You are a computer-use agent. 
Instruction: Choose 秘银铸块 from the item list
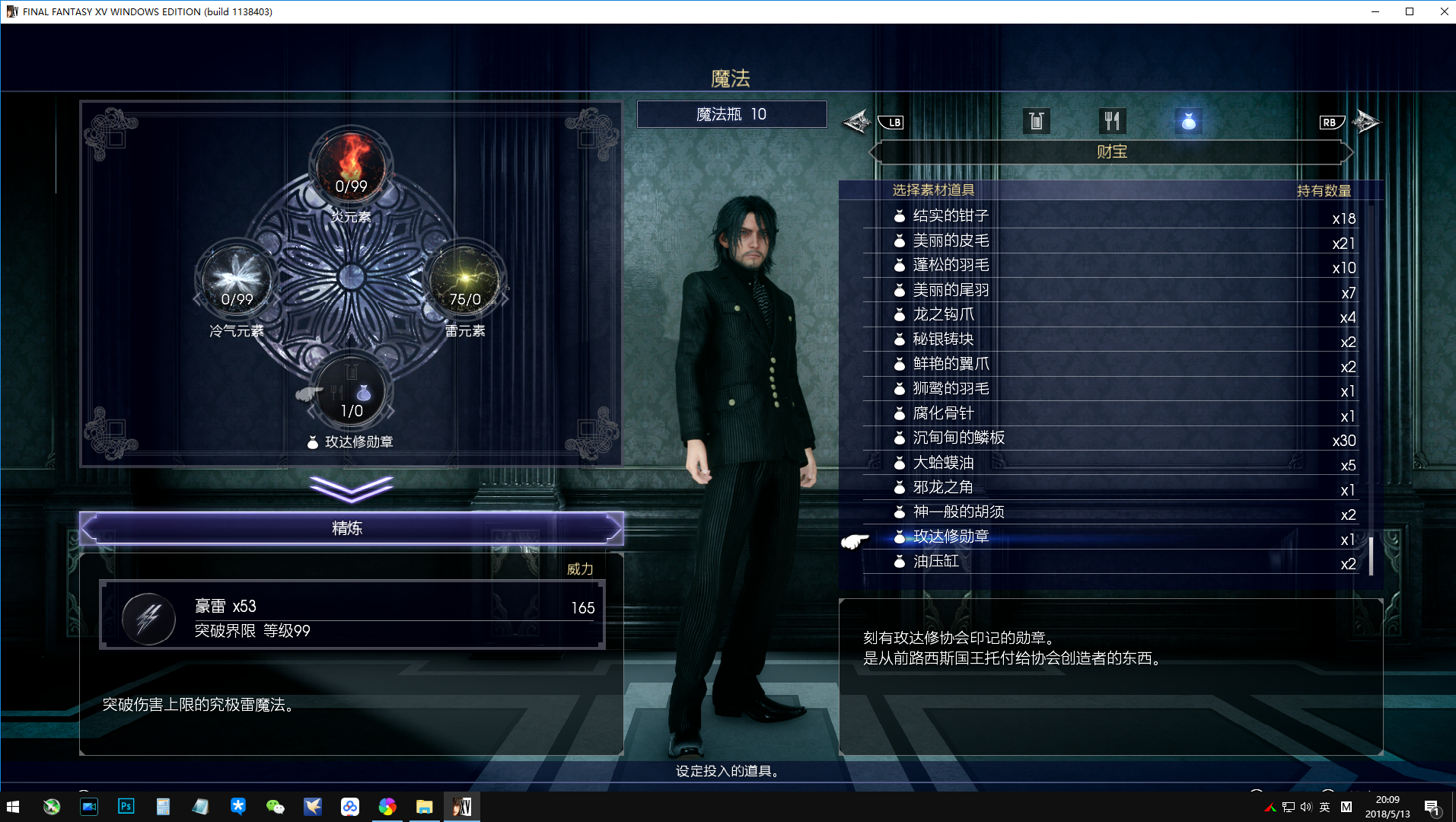(943, 339)
